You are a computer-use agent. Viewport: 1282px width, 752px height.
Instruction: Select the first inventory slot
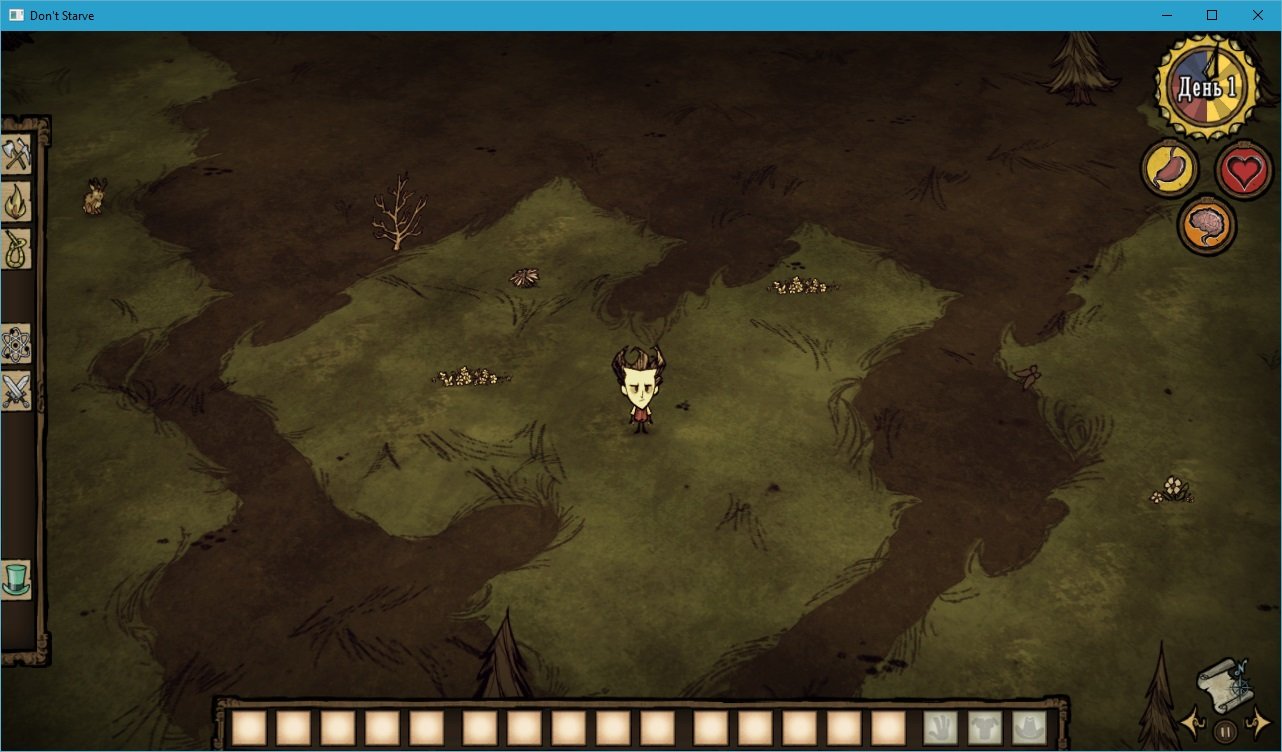tap(247, 727)
